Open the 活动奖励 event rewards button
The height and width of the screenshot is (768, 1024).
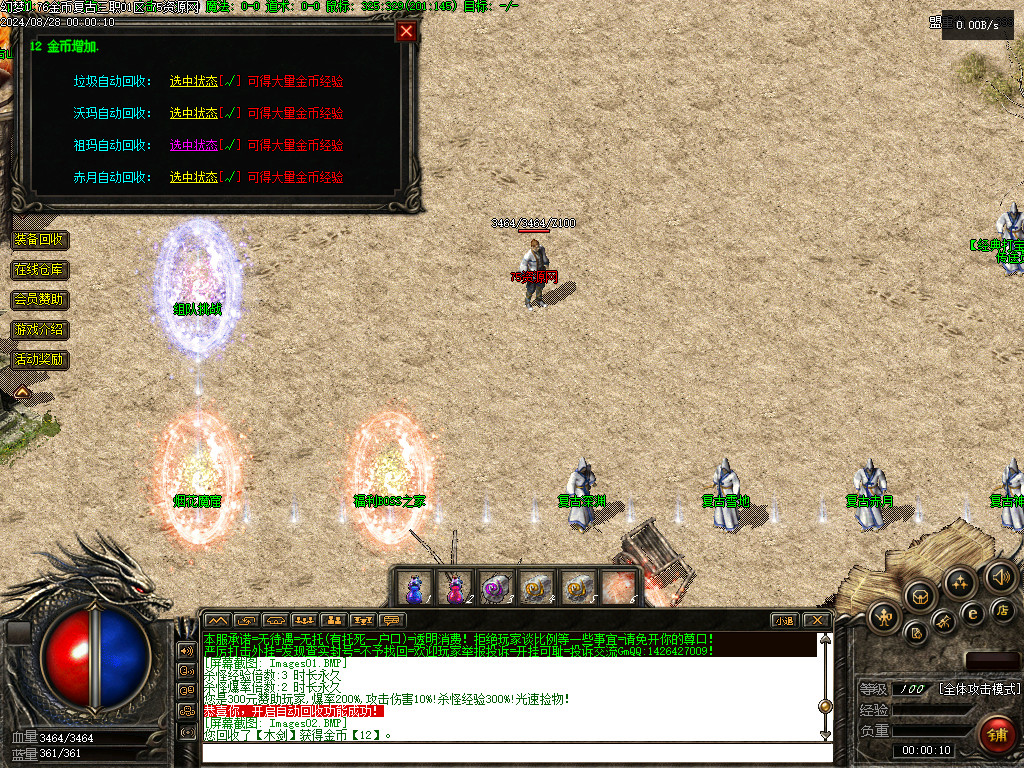click(x=40, y=360)
